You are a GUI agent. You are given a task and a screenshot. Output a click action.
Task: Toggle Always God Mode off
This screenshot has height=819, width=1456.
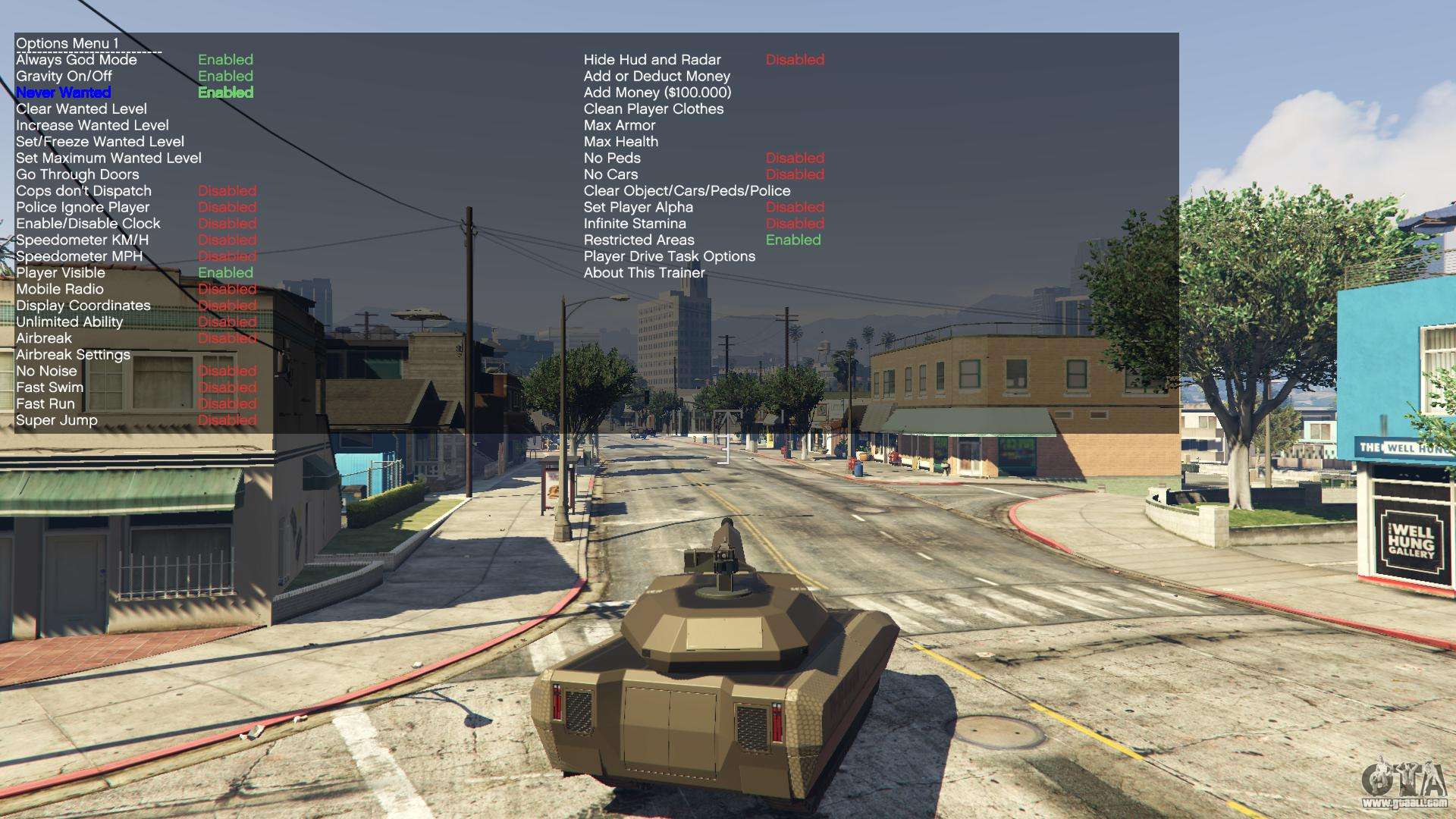76,59
